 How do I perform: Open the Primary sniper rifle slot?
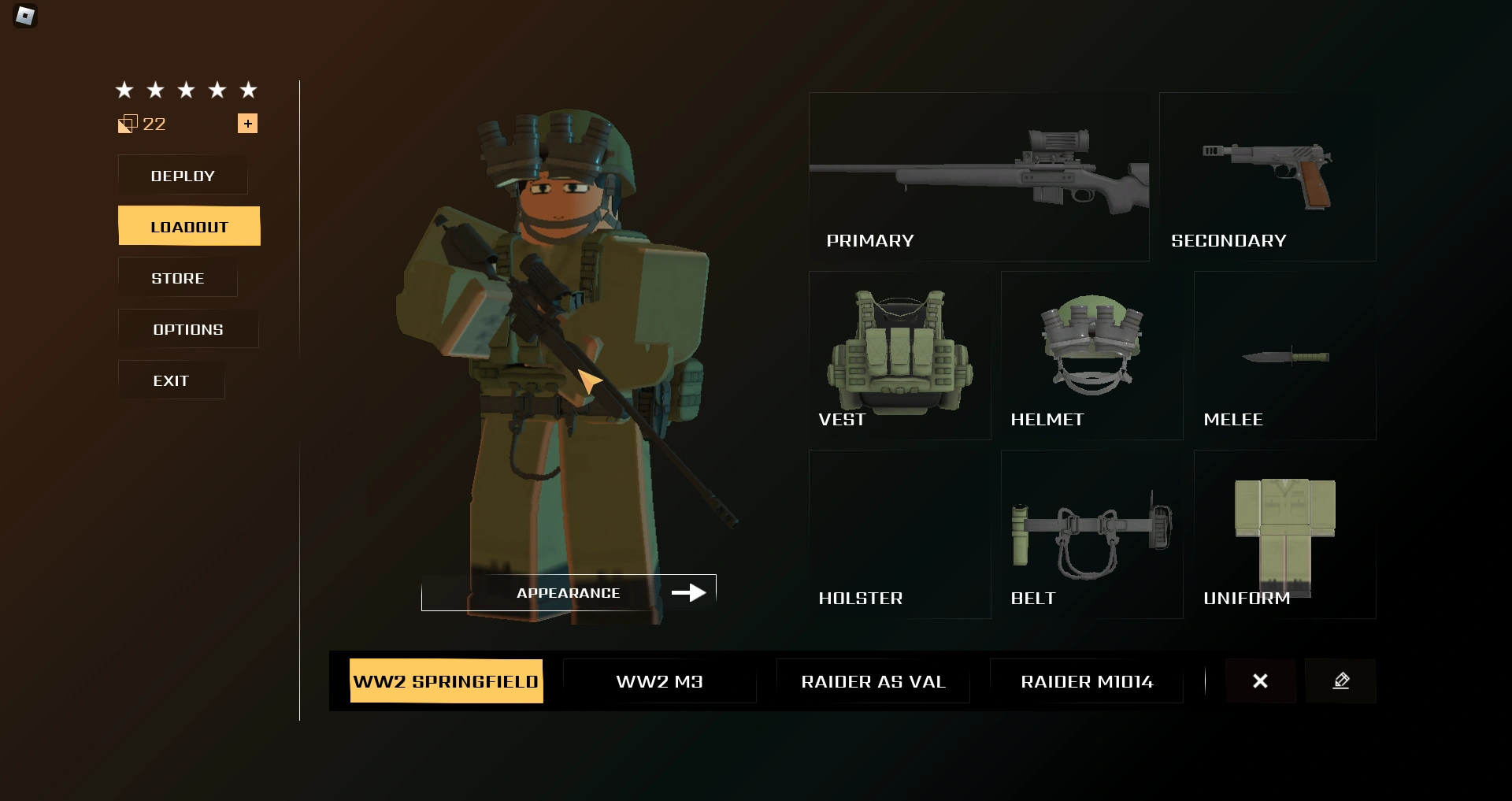(978, 177)
